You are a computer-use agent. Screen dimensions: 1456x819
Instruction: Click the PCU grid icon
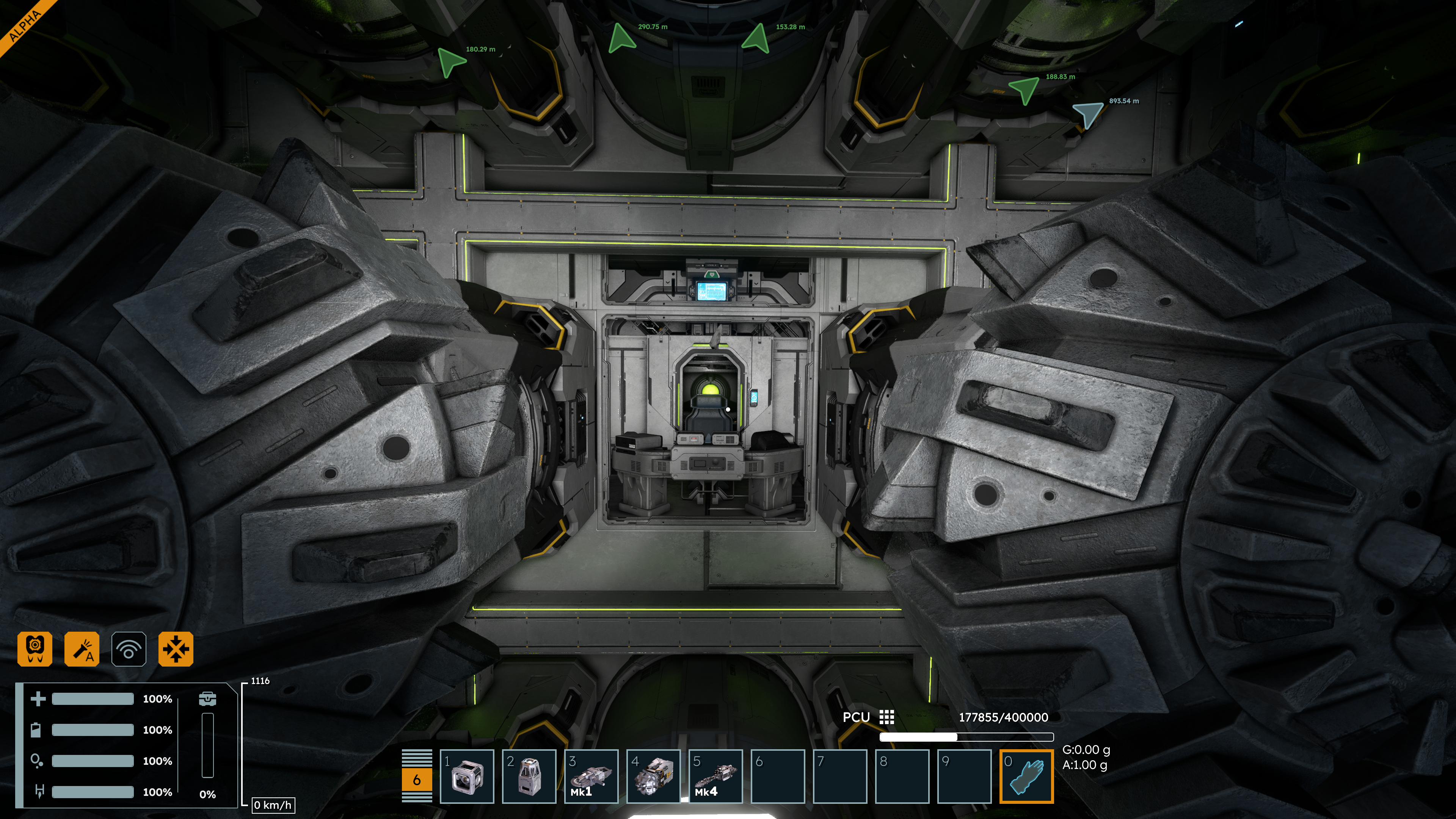coord(886,717)
